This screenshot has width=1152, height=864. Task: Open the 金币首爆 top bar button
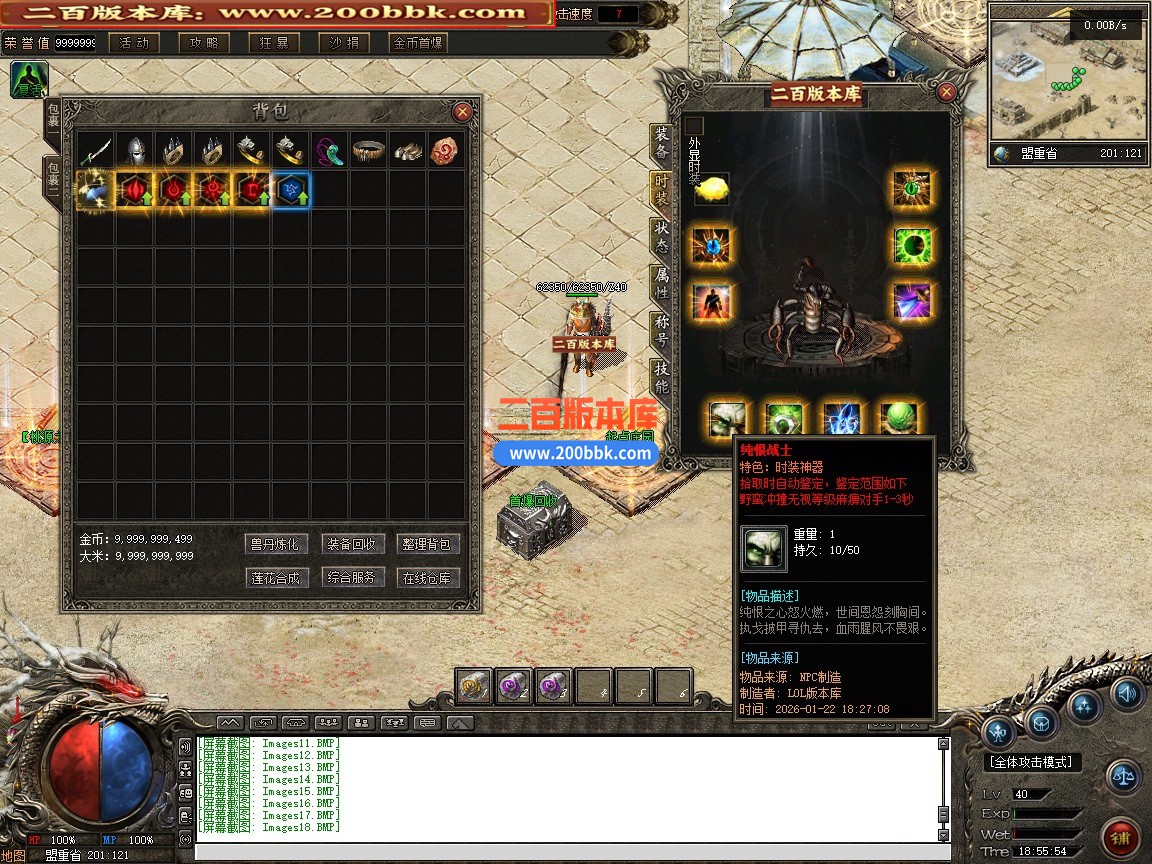[418, 43]
